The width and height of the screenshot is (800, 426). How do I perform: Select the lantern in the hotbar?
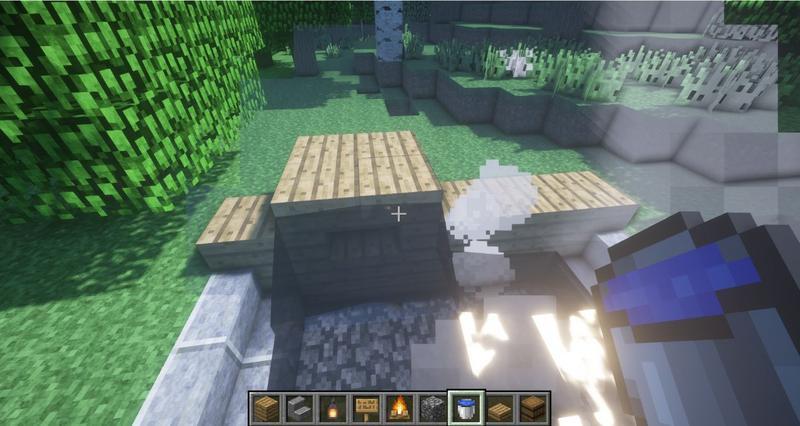tap(333, 408)
